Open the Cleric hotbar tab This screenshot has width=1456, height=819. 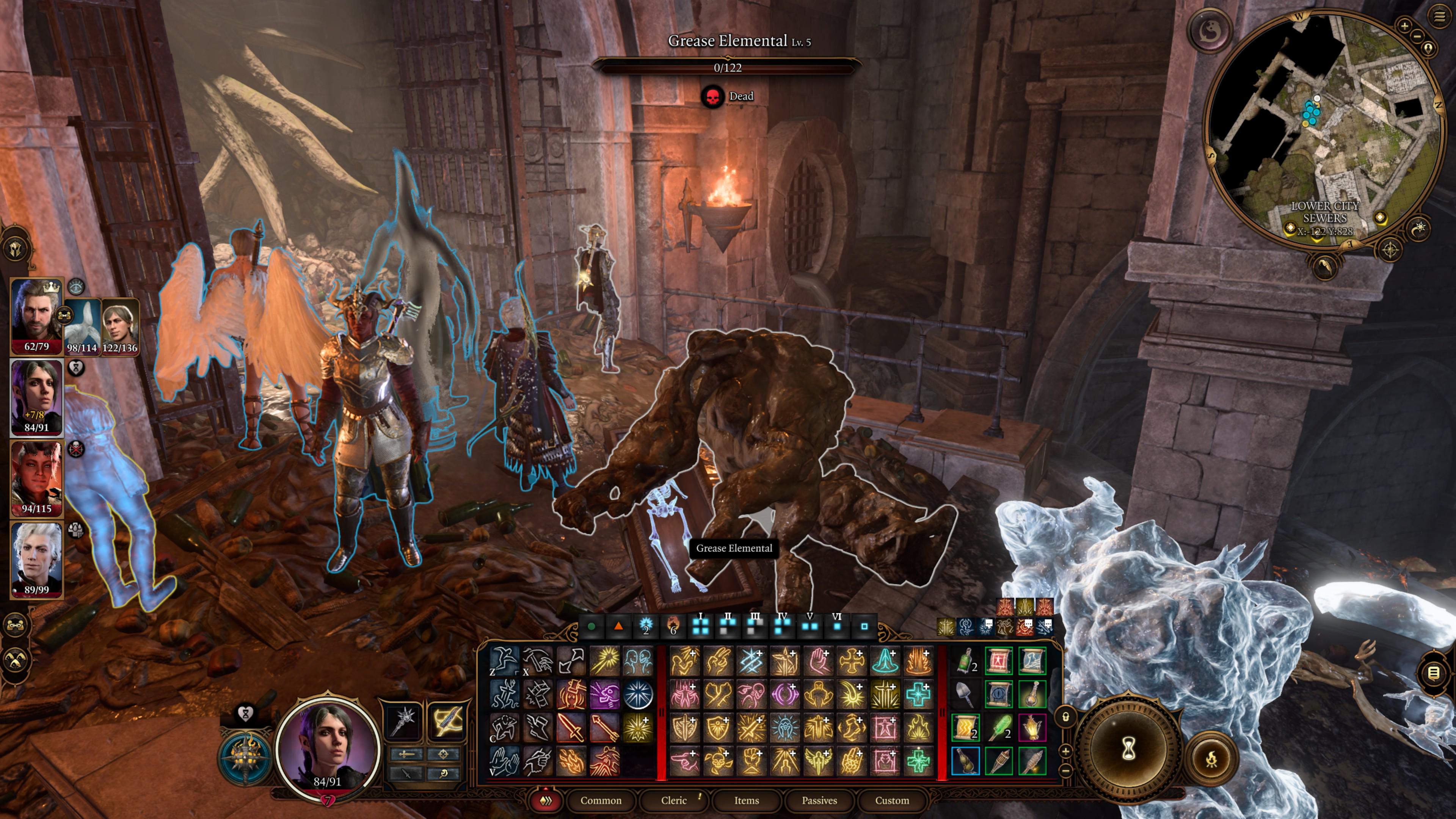(674, 800)
